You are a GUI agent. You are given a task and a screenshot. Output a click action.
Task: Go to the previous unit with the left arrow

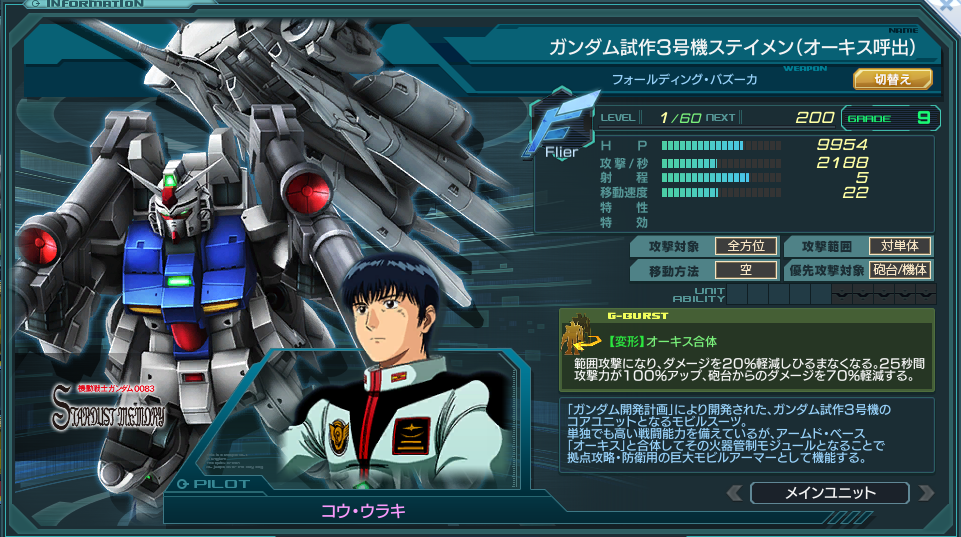click(x=736, y=493)
